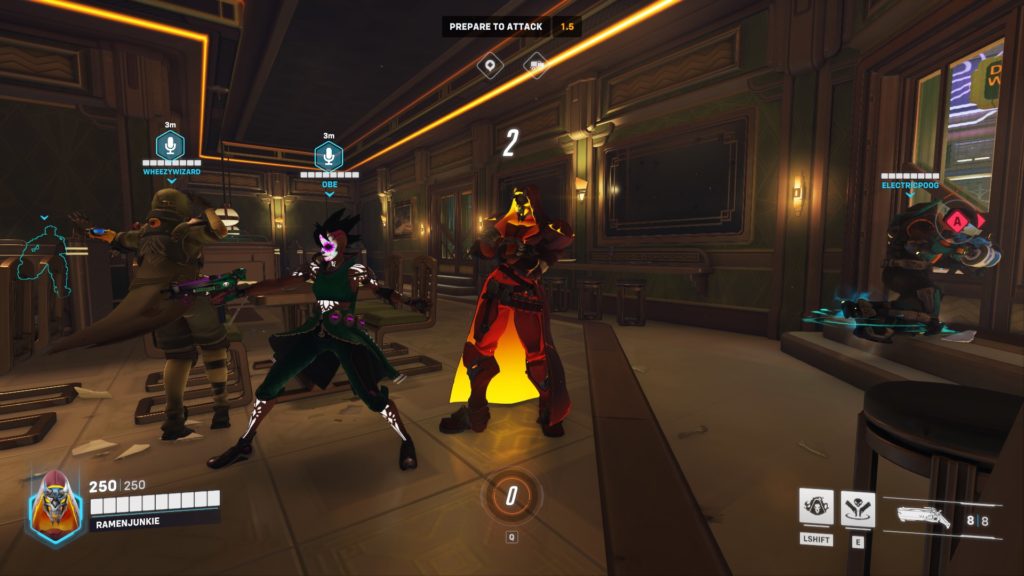Screen dimensions: 1024x576
Task: Select the map pin objective marker
Action: pos(489,66)
